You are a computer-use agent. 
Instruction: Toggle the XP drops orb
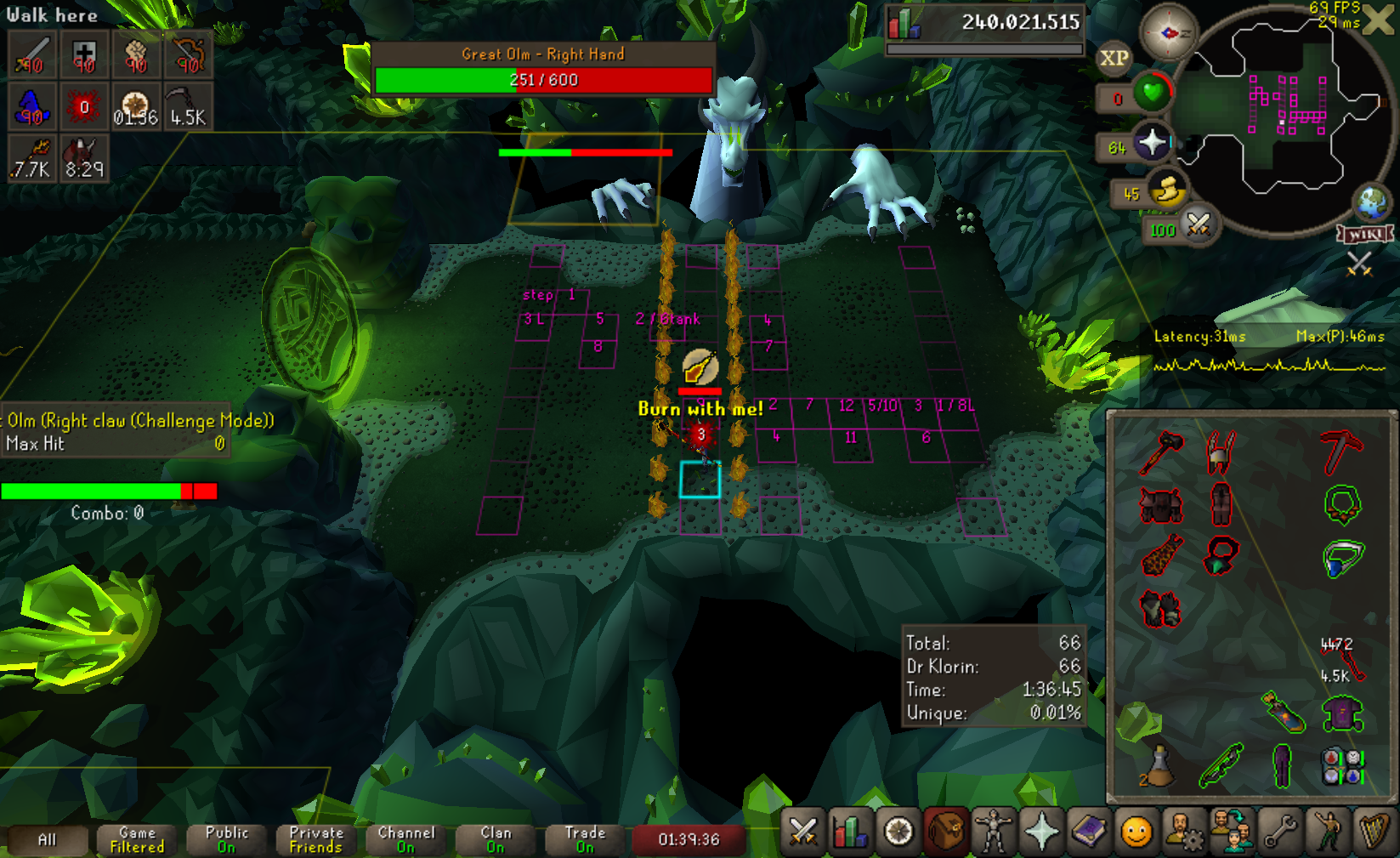1114,58
